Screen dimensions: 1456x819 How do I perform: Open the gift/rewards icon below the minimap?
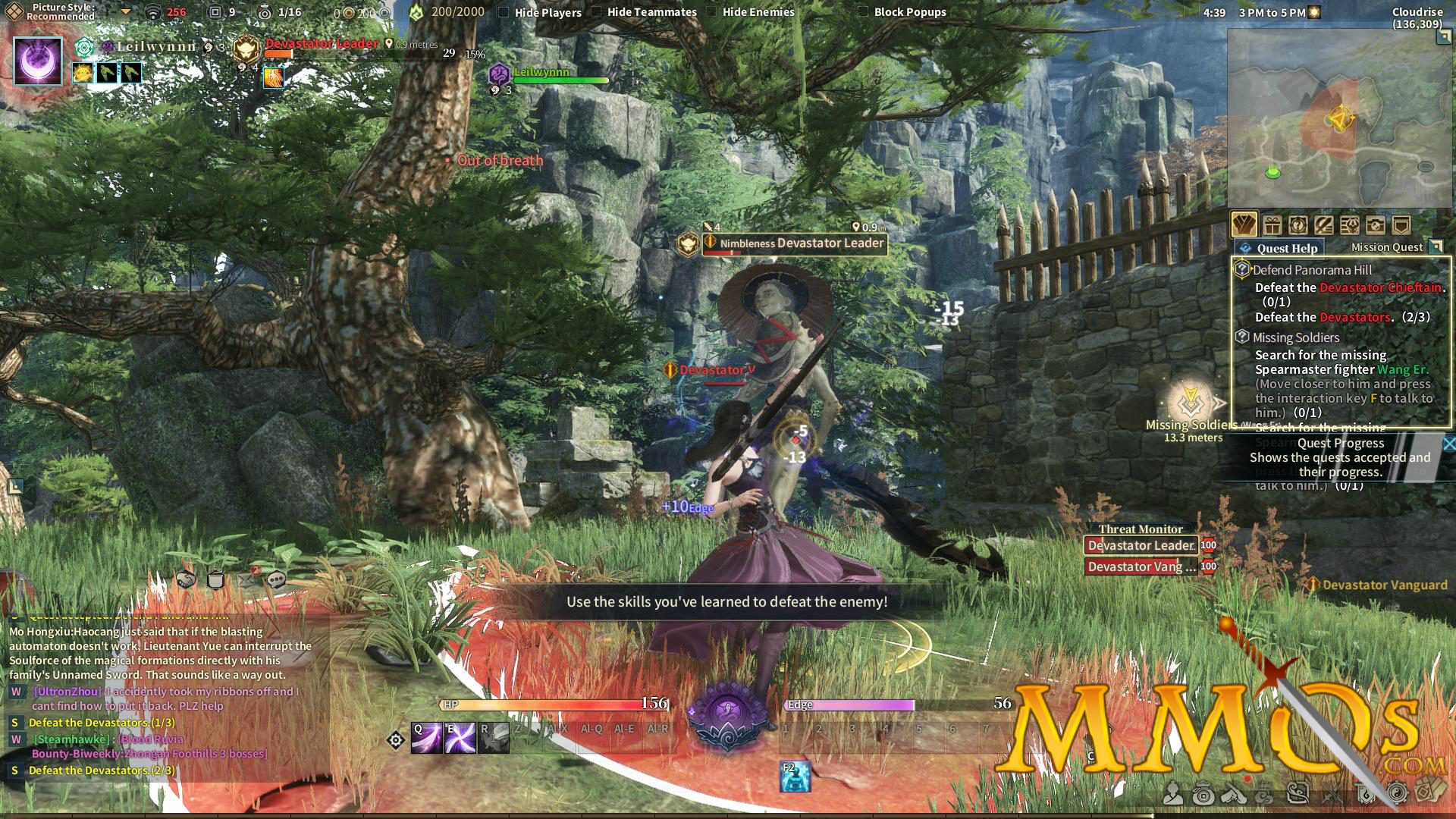click(x=1272, y=224)
